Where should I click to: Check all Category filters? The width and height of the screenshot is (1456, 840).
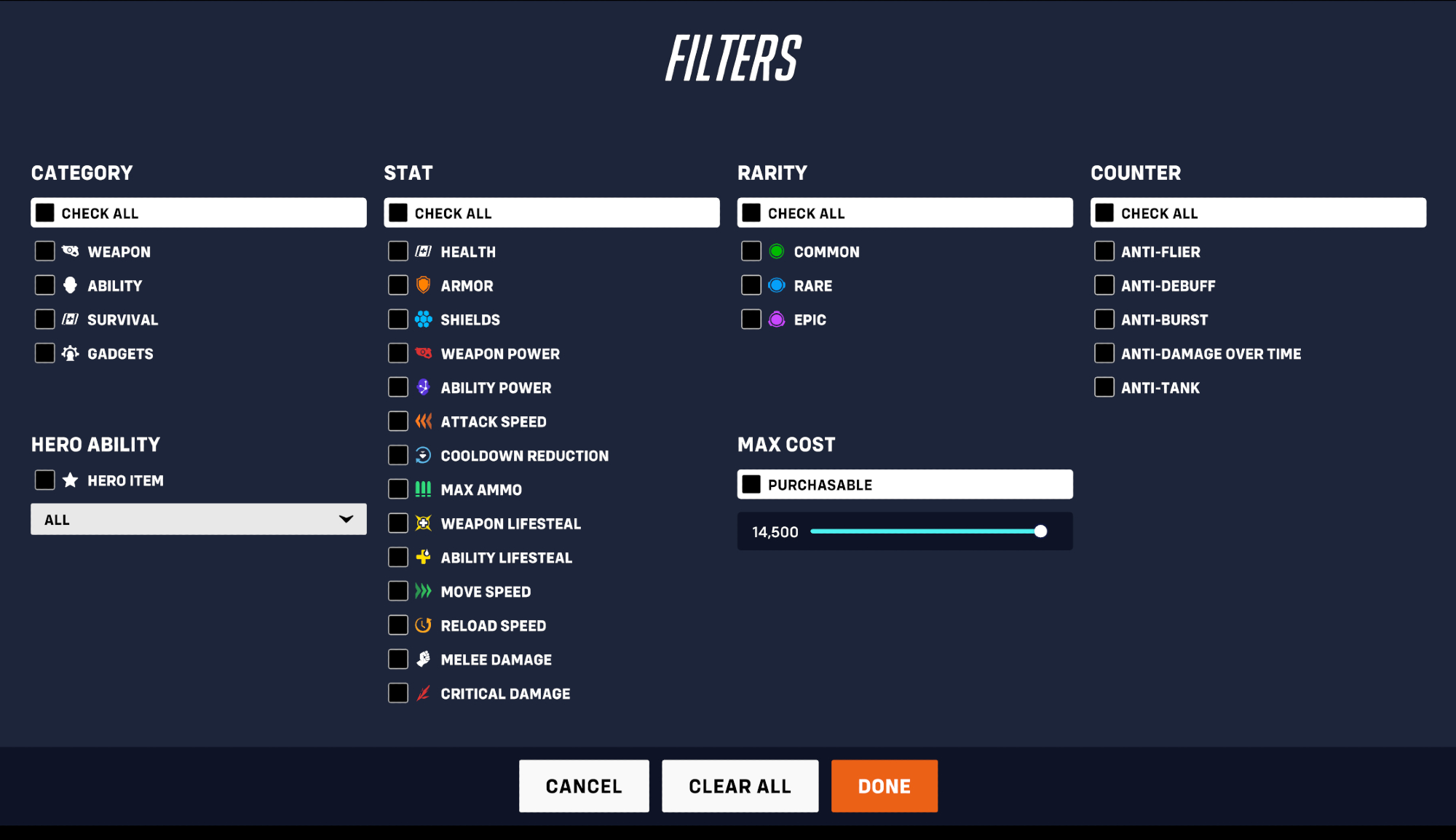(x=45, y=213)
